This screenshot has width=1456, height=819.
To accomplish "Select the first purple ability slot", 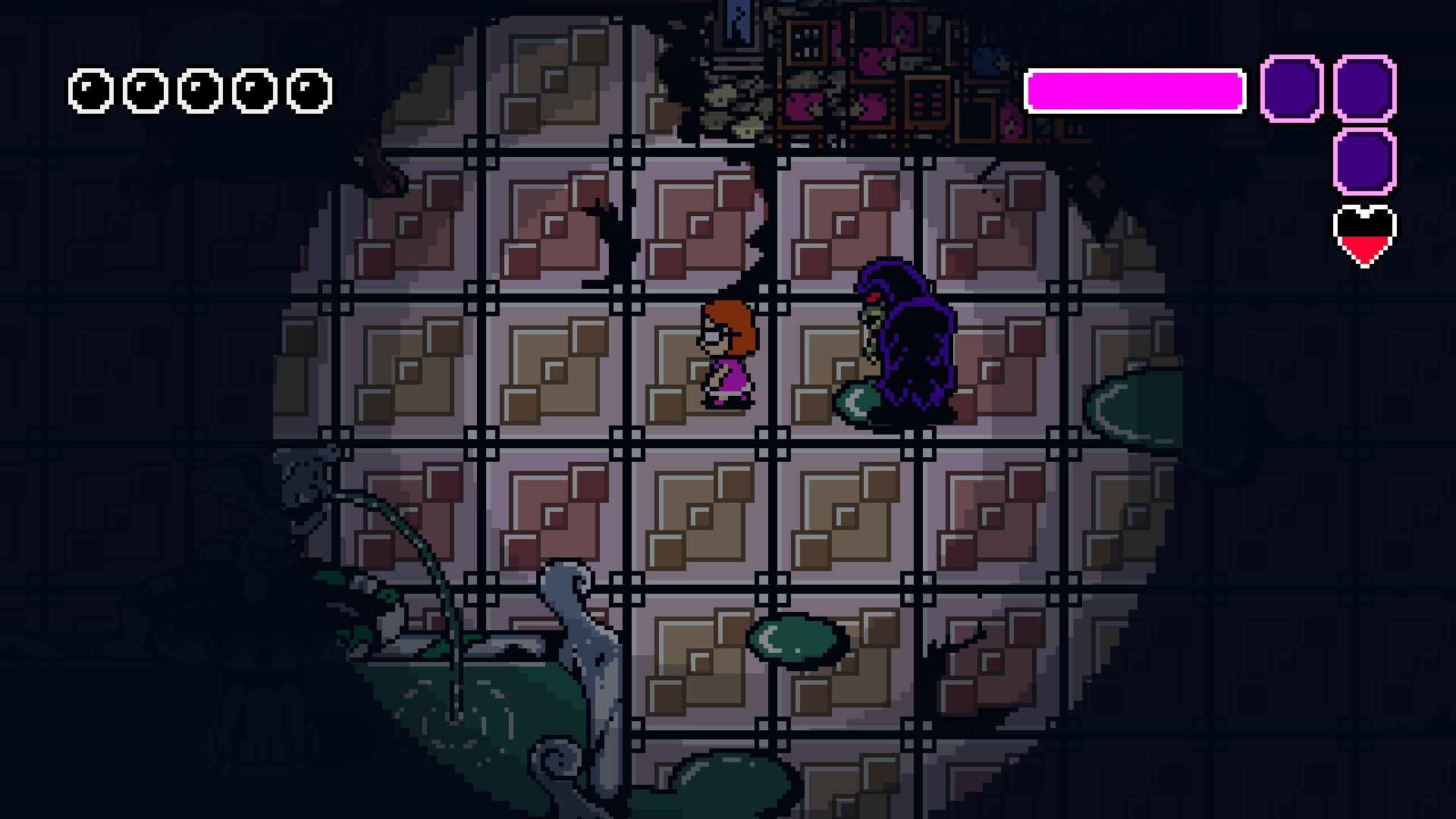I will point(1289,87).
